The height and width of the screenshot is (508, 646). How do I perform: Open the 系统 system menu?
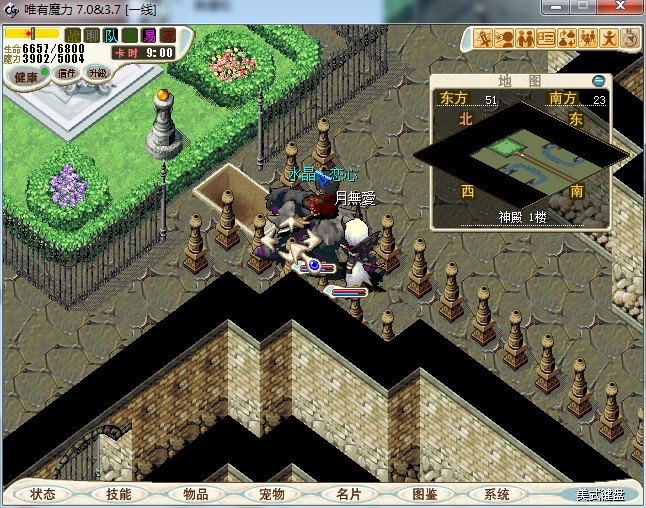pyautogui.click(x=497, y=494)
